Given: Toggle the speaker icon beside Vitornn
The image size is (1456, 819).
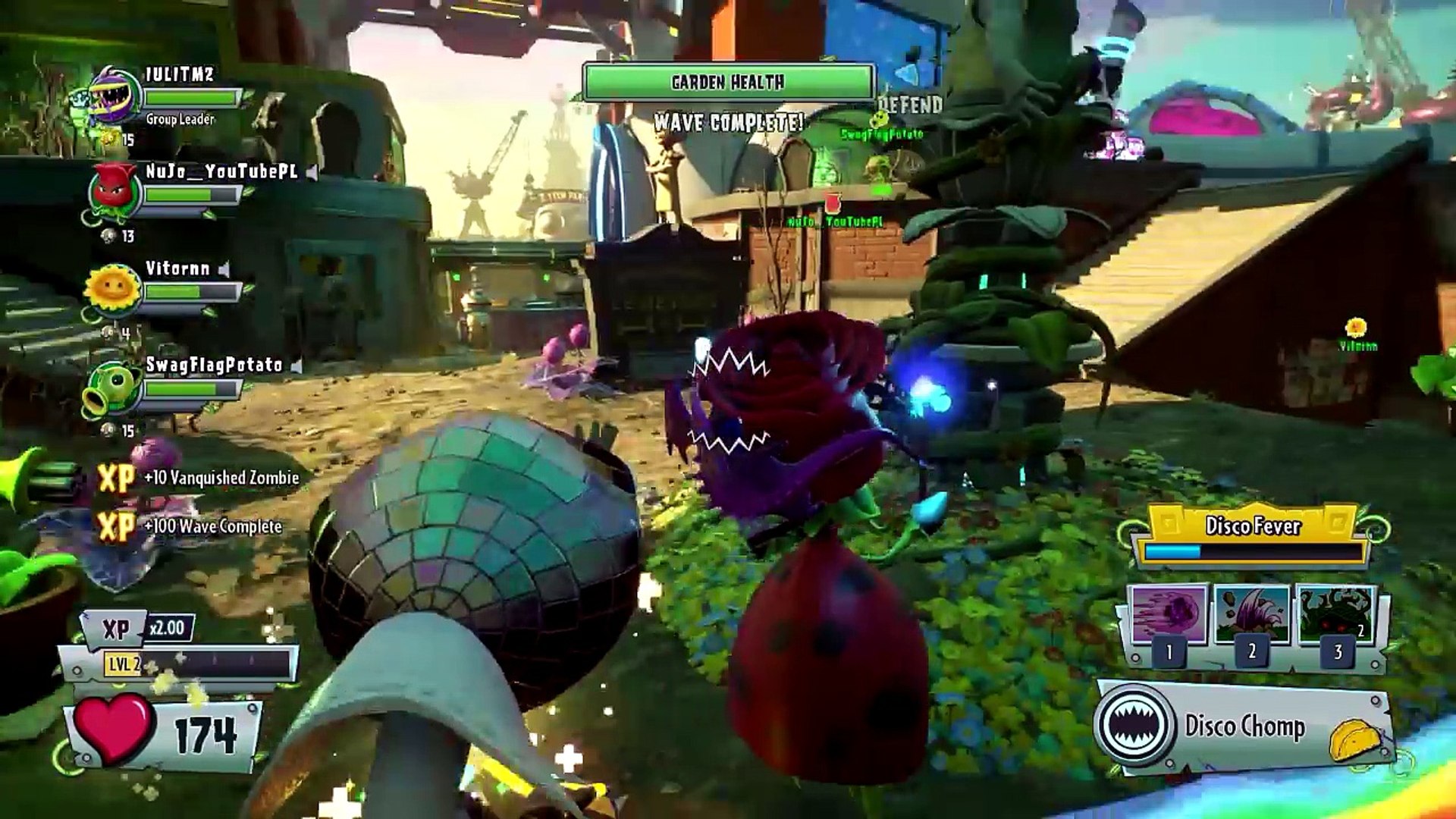Looking at the screenshot, I should pyautogui.click(x=224, y=269).
